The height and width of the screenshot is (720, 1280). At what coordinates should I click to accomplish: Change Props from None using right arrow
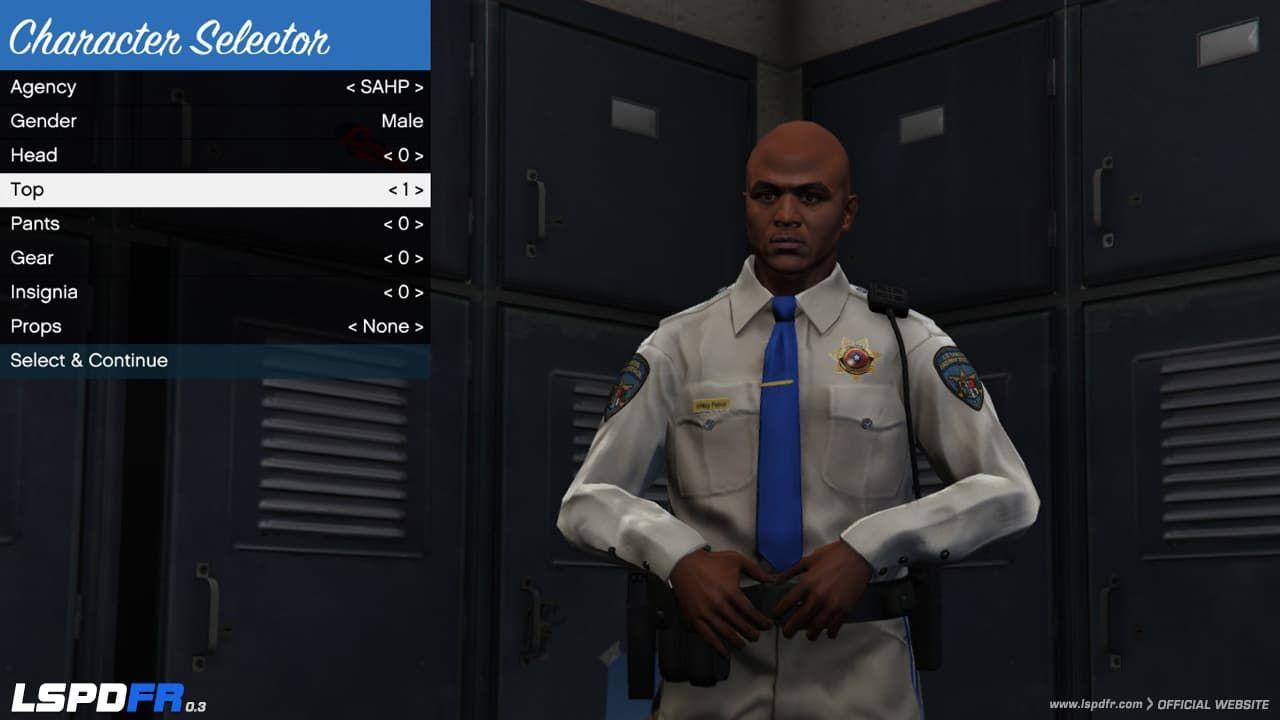click(418, 326)
